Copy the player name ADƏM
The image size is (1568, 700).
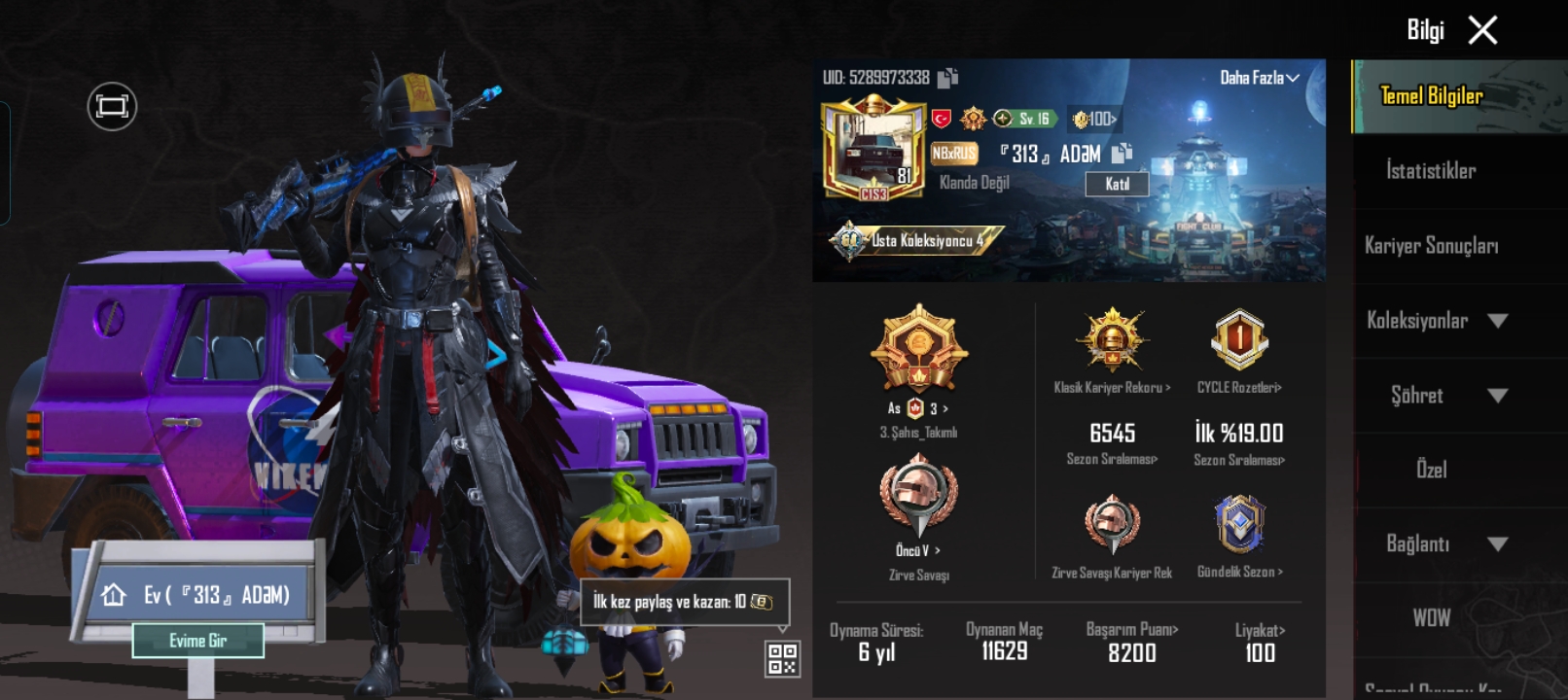tap(1121, 154)
